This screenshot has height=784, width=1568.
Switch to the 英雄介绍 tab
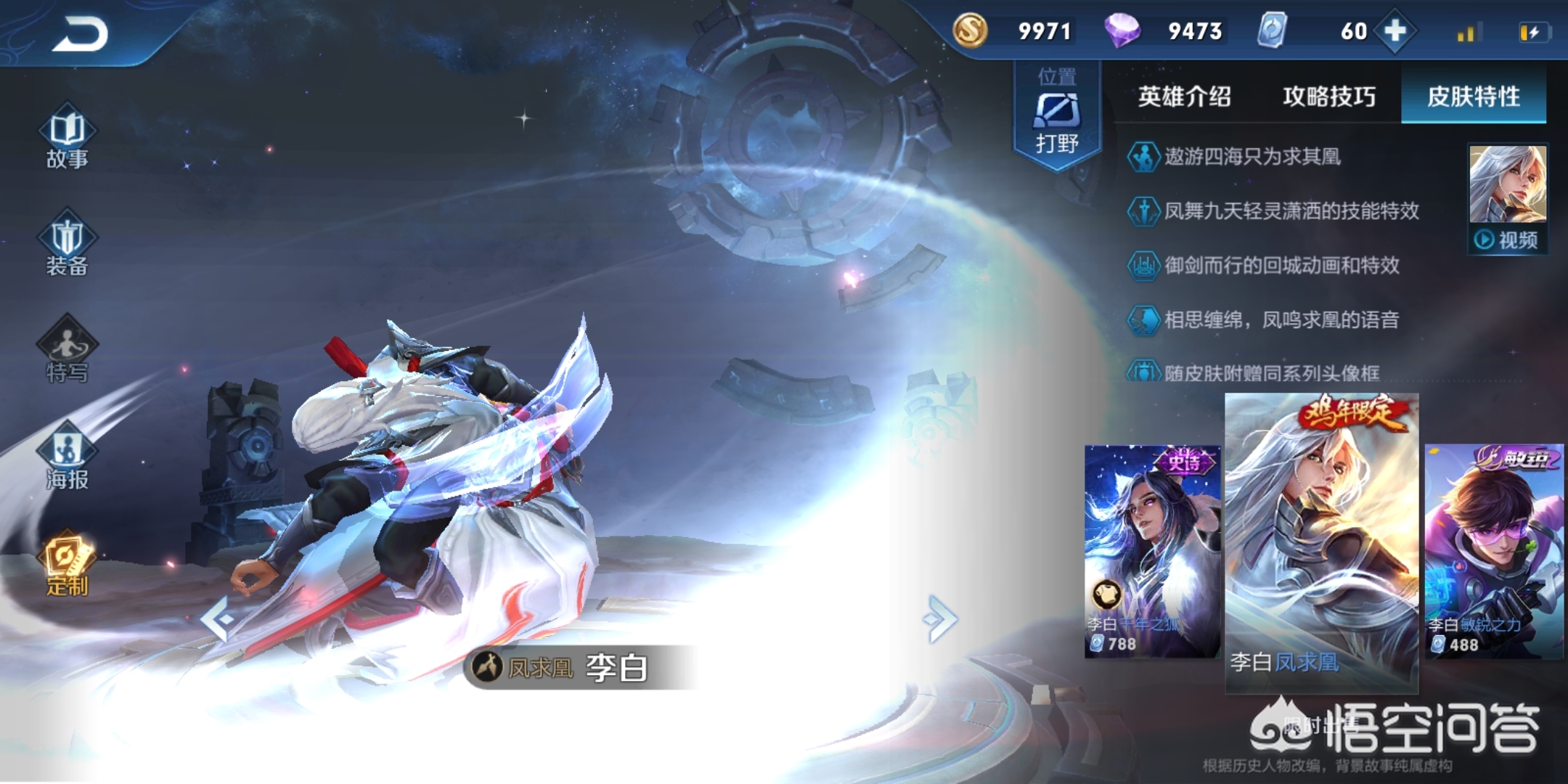tap(1184, 97)
